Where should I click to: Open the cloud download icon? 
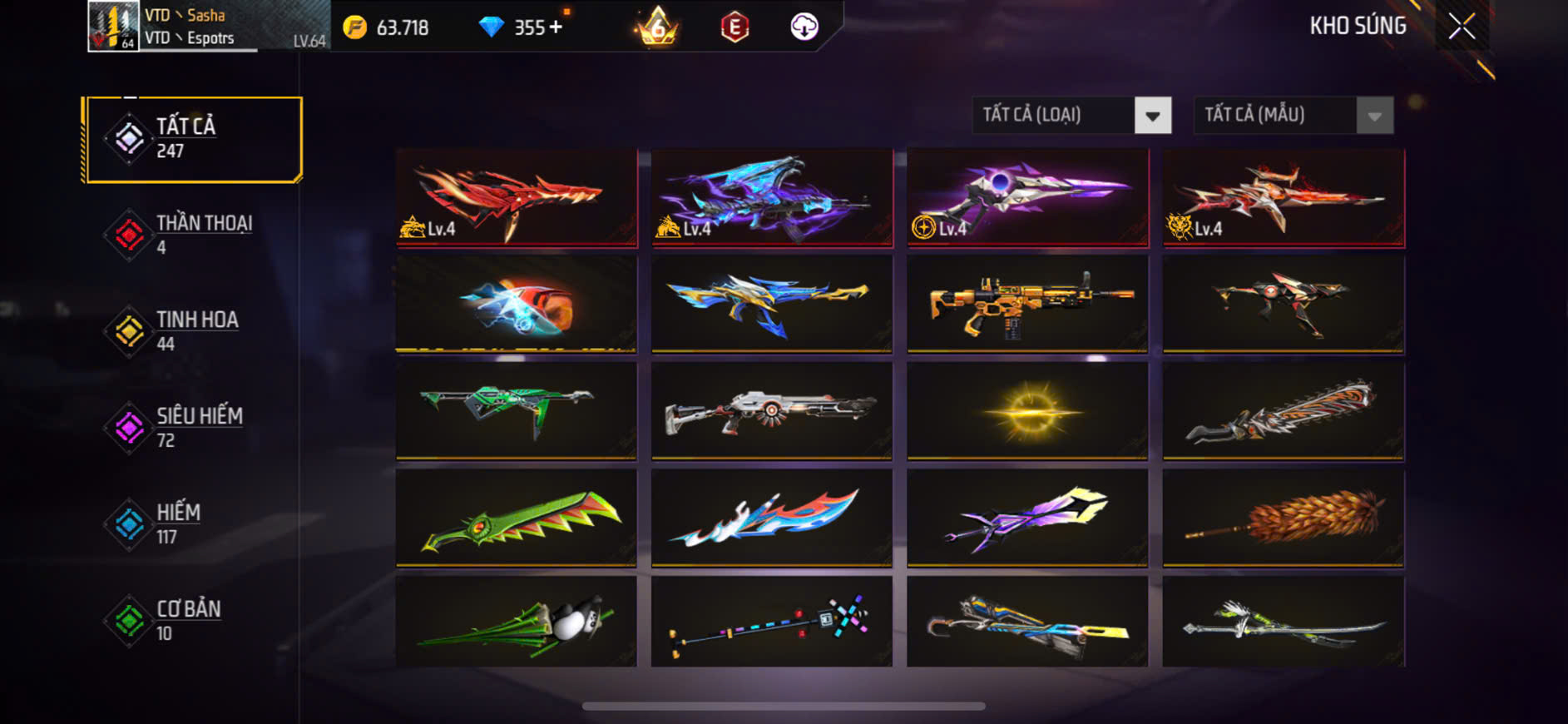click(x=804, y=27)
